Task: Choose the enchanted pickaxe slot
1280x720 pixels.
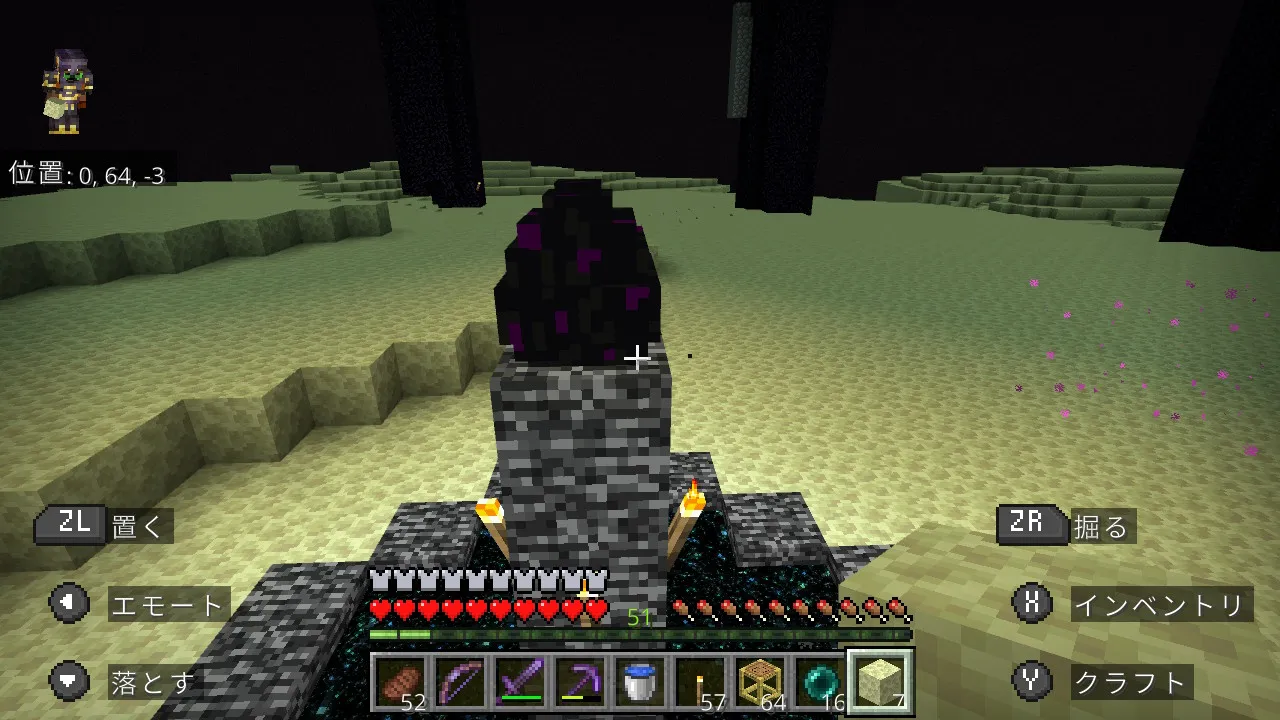Action: coord(580,683)
